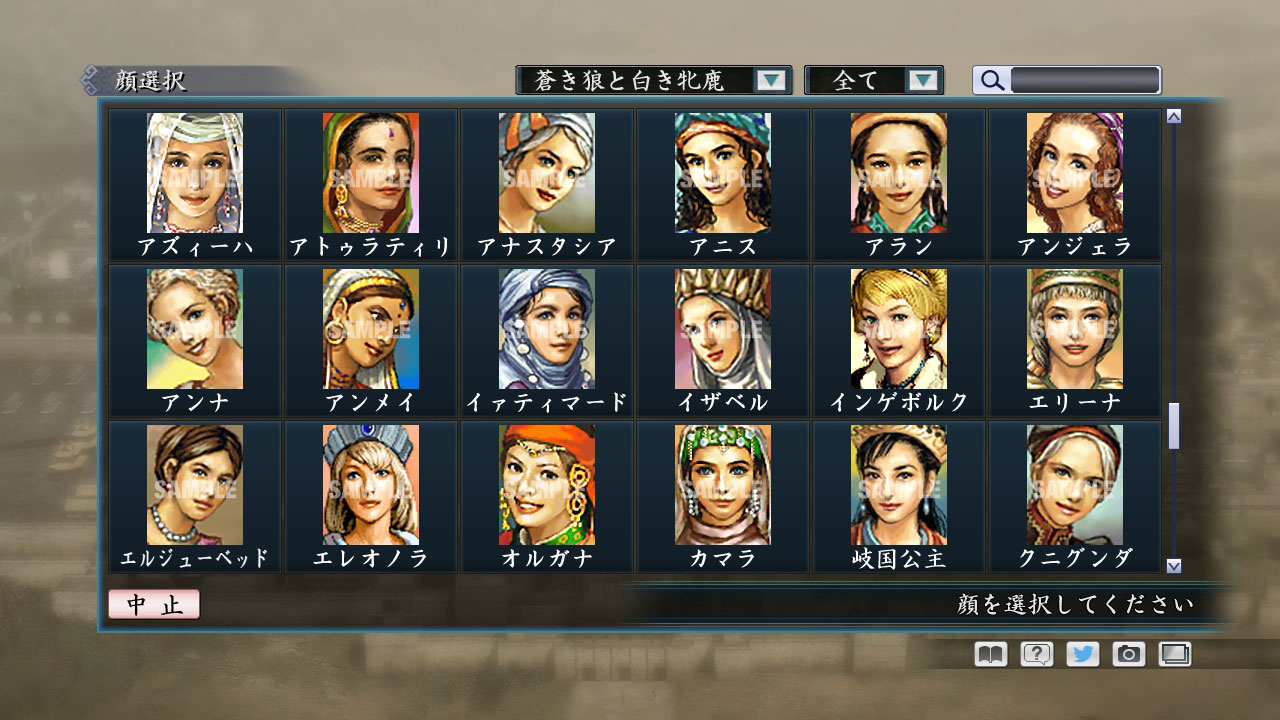Share via the Twitter bird icon
The height and width of the screenshot is (720, 1280).
click(x=1082, y=653)
